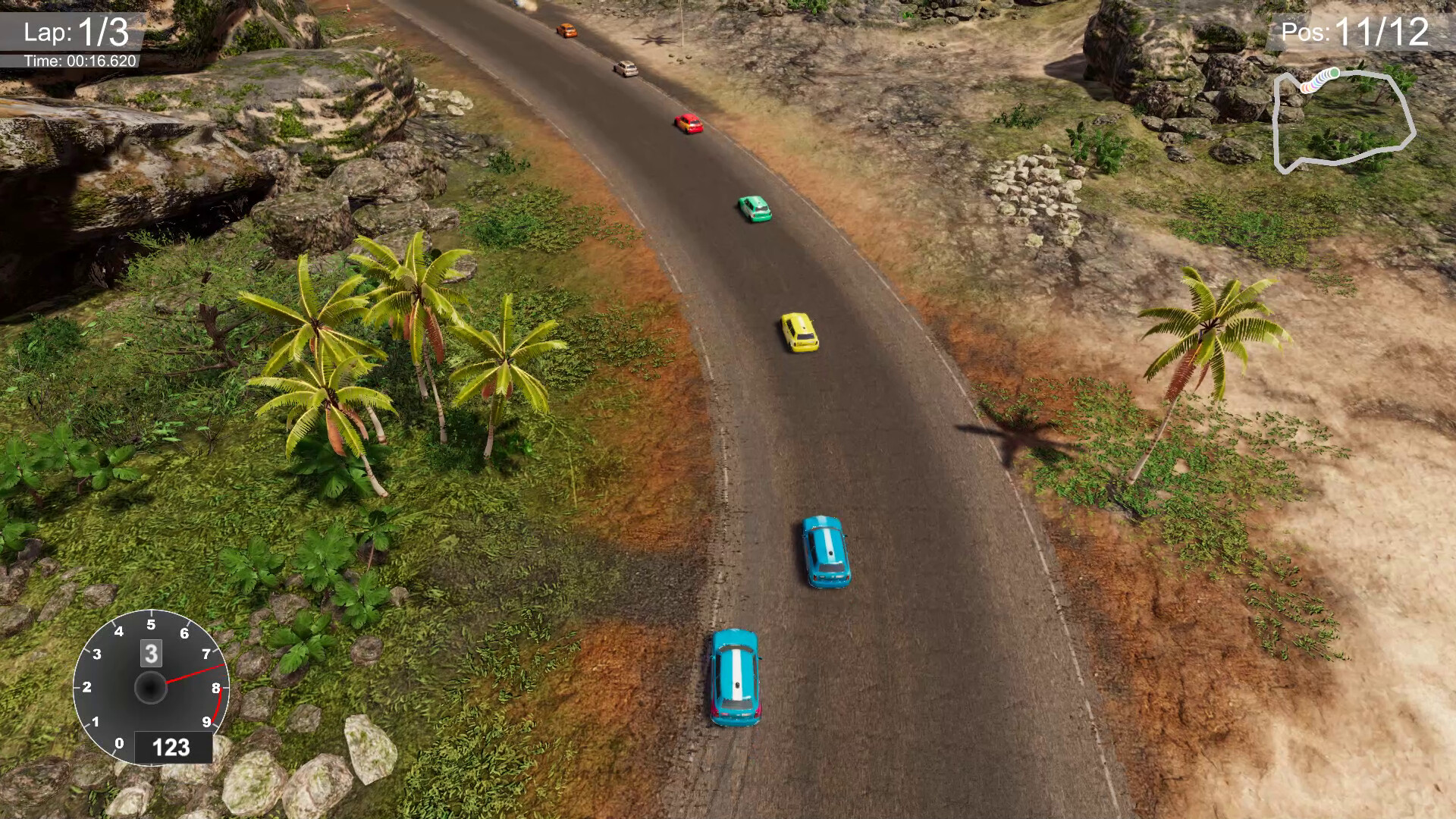Click the yellow rival car ahead
The height and width of the screenshot is (819, 1456).
(799, 332)
